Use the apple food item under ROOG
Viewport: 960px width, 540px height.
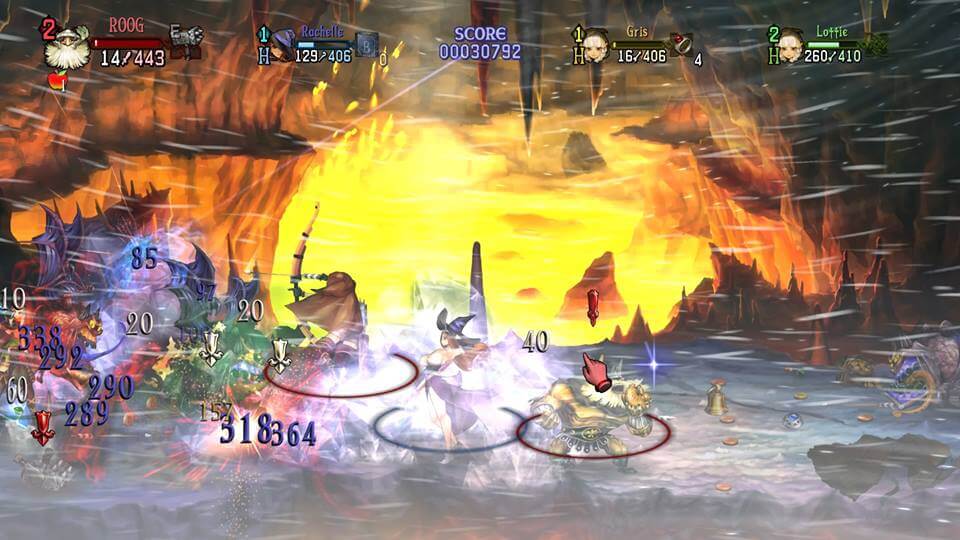(56, 81)
